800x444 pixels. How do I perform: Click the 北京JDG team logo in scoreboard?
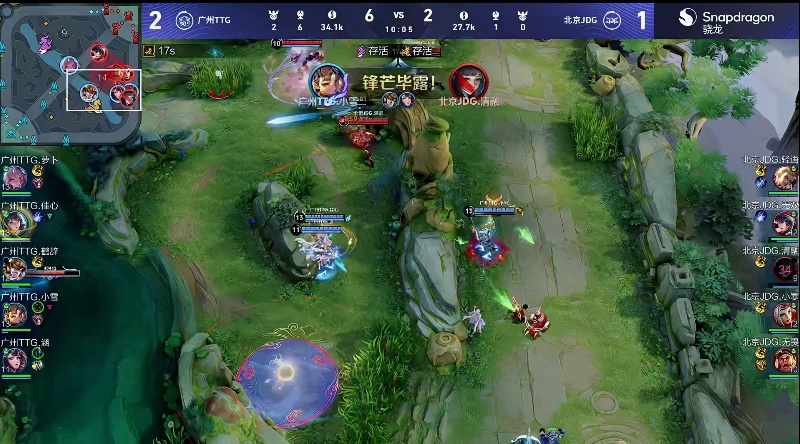617,19
